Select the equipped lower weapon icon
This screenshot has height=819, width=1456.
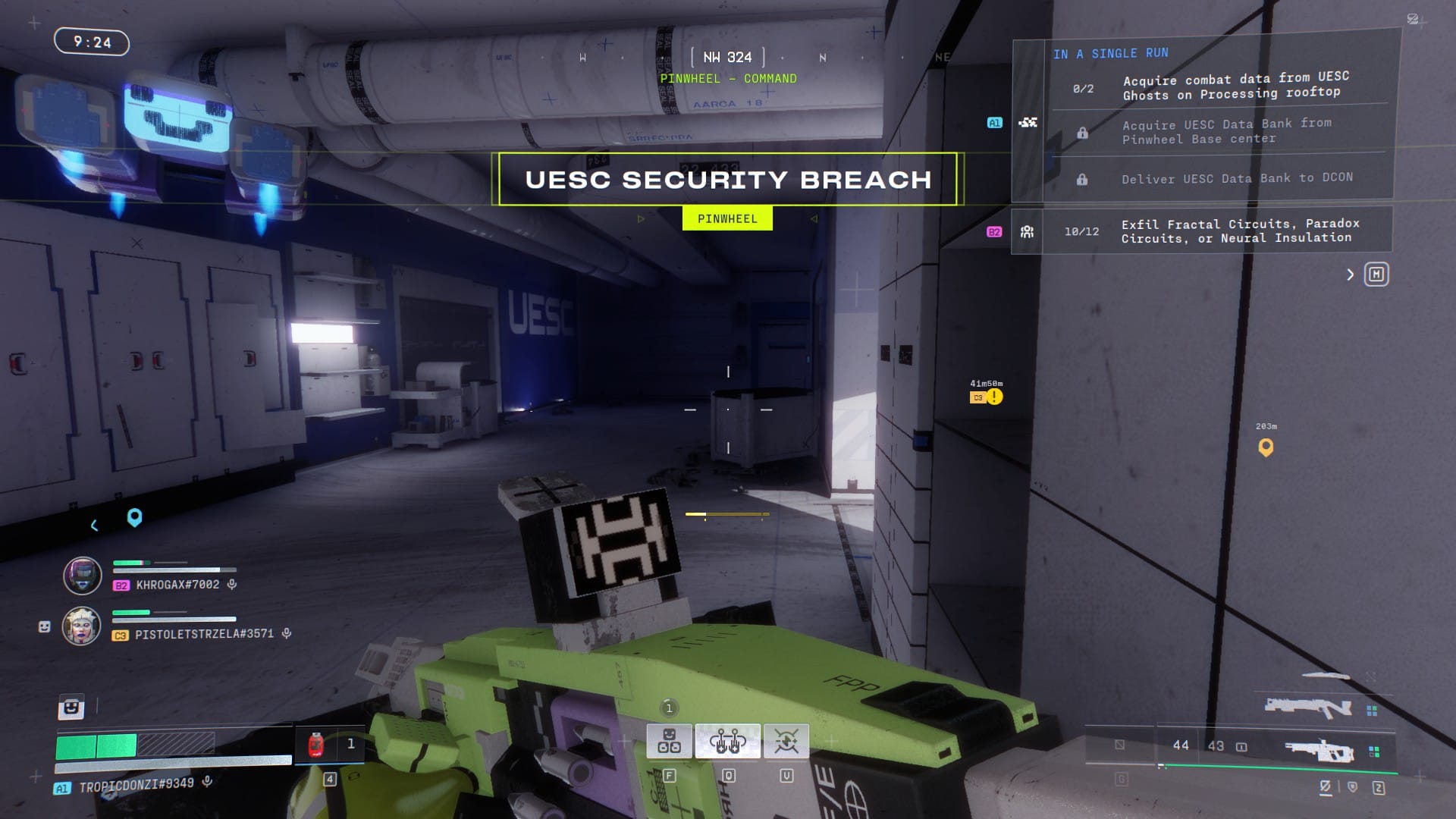pyautogui.click(x=1319, y=750)
